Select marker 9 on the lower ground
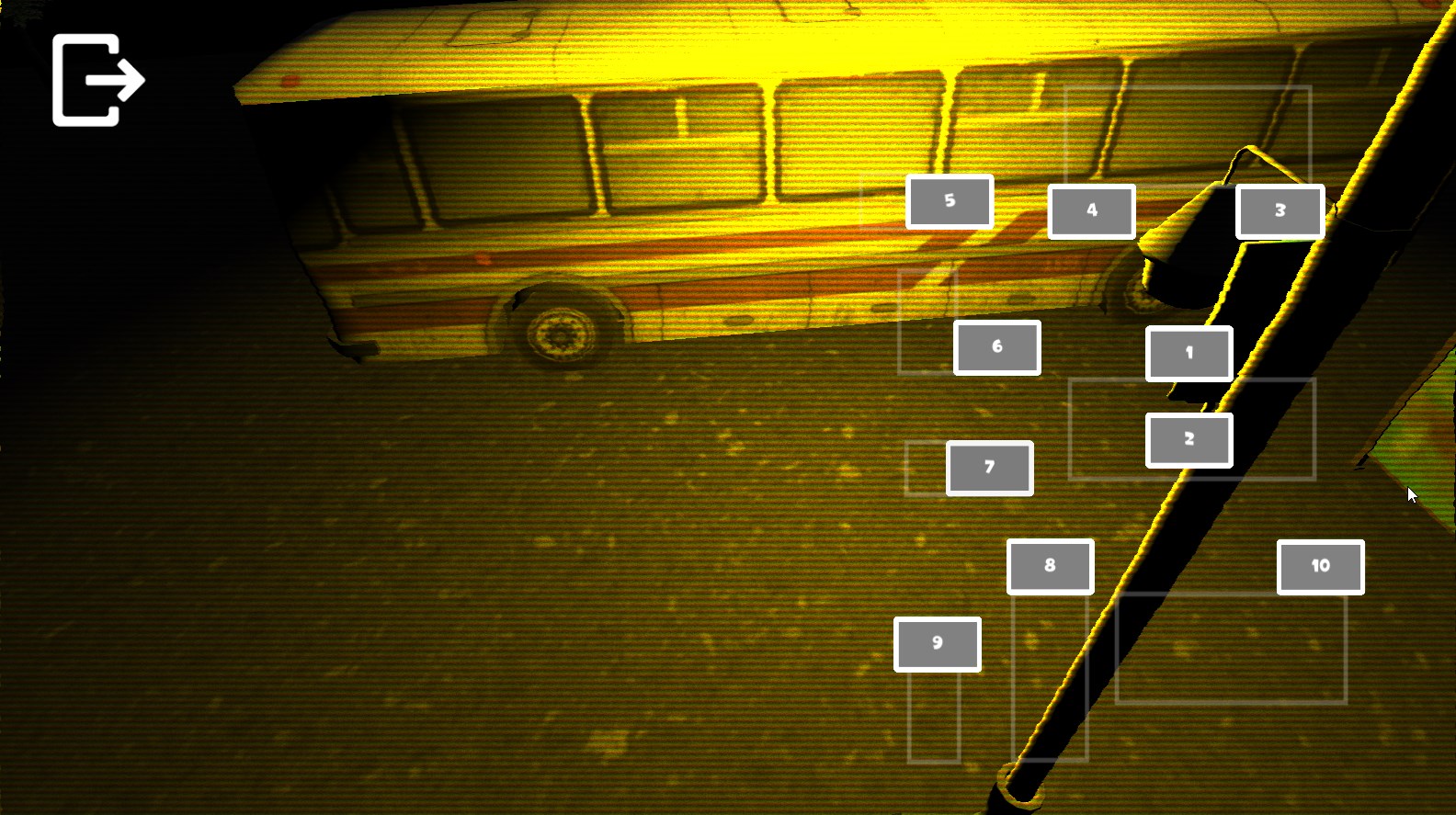The height and width of the screenshot is (815, 1456). [x=936, y=642]
